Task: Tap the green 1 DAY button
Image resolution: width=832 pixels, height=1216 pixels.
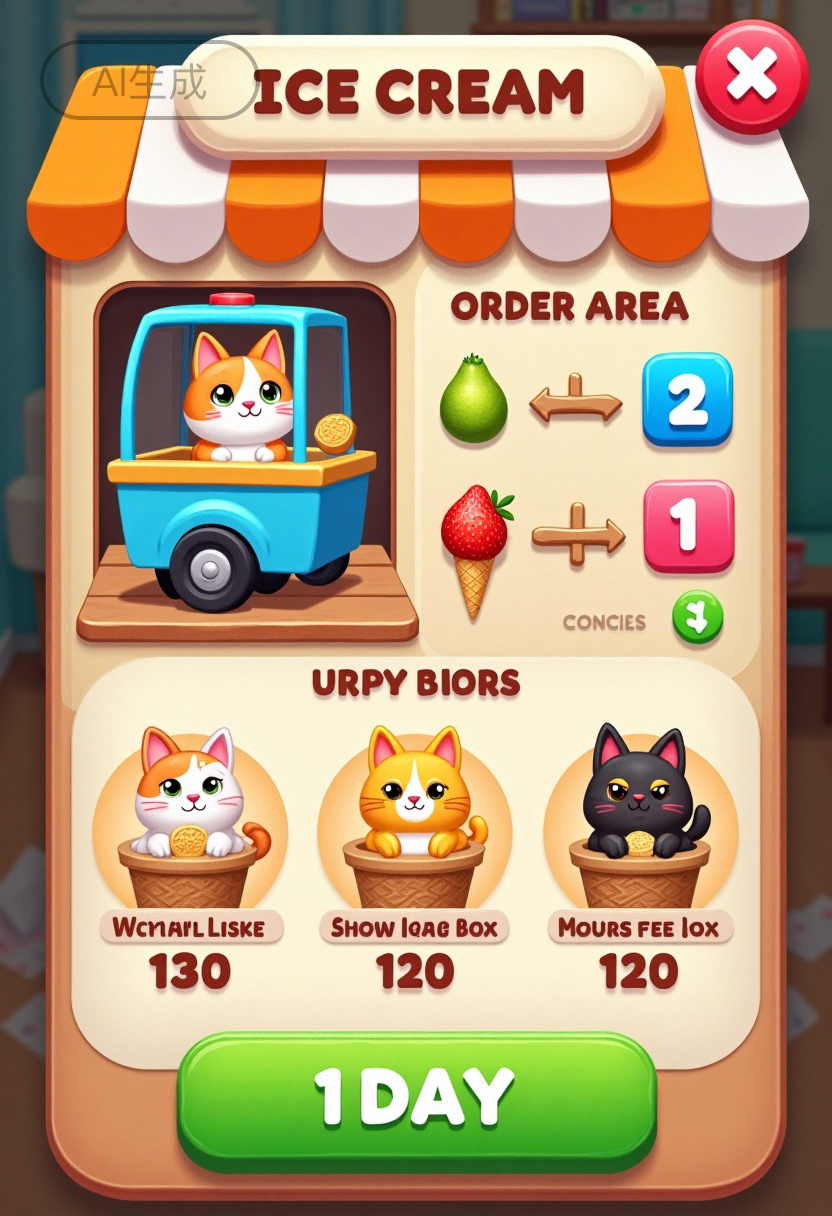Action: click(x=416, y=1099)
